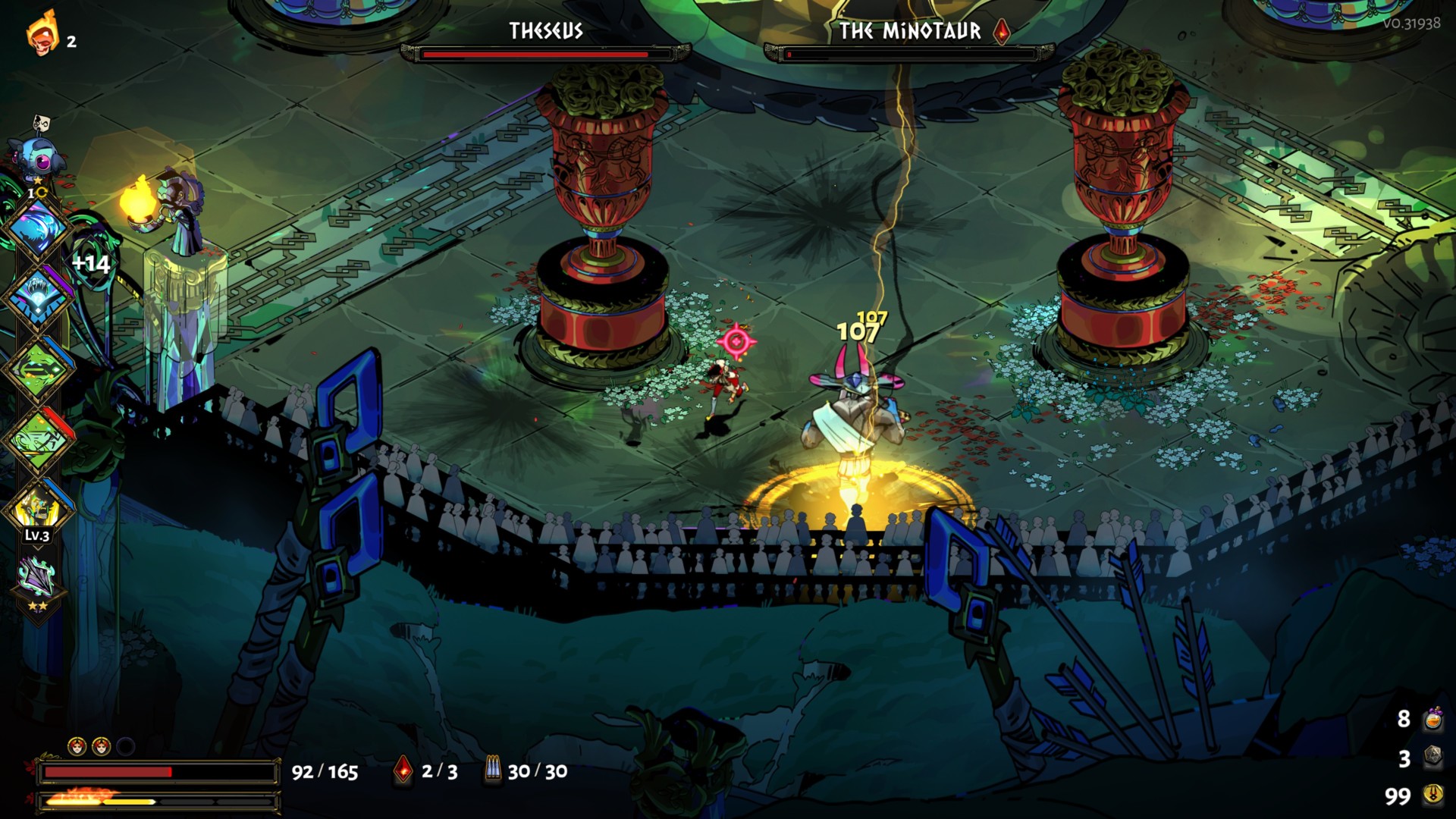Viewport: 1456px width, 819px height.
Task: Click the grey fated dice reroll icon
Action: [1432, 757]
